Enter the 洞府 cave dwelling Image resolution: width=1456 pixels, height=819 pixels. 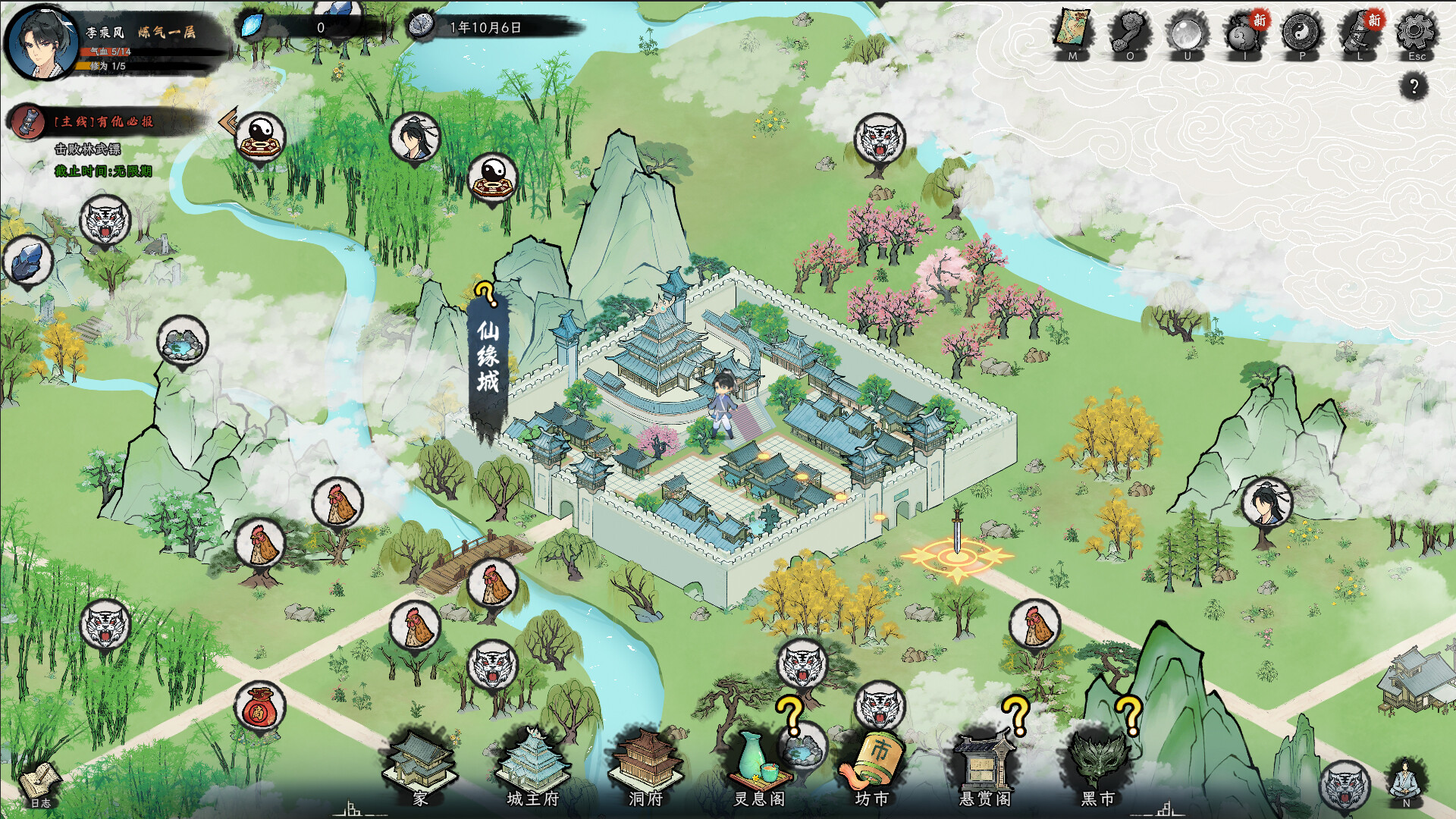pyautogui.click(x=646, y=766)
